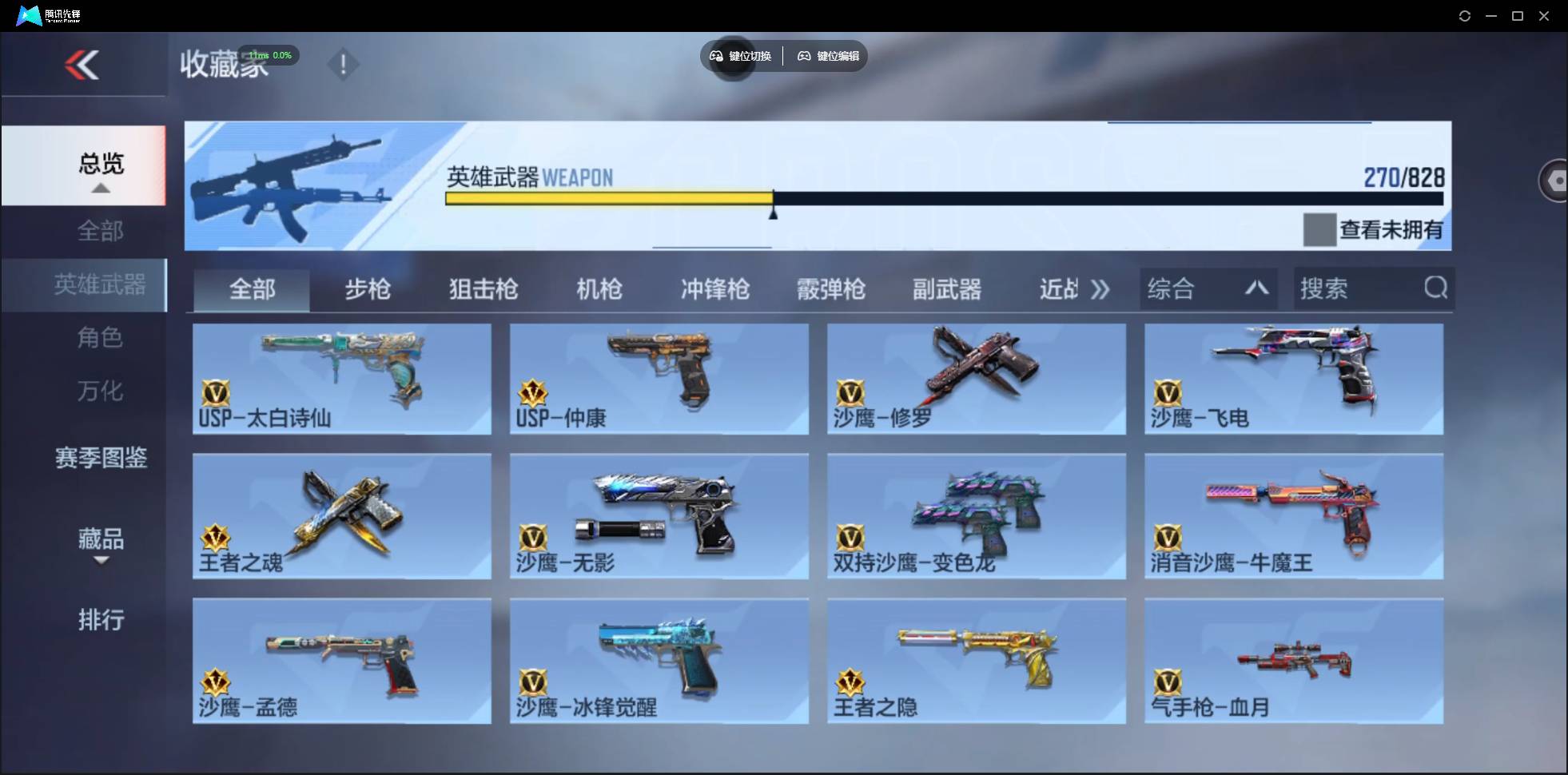Click the refresh icon in the title bar
The width and height of the screenshot is (1568, 775).
click(x=1466, y=15)
